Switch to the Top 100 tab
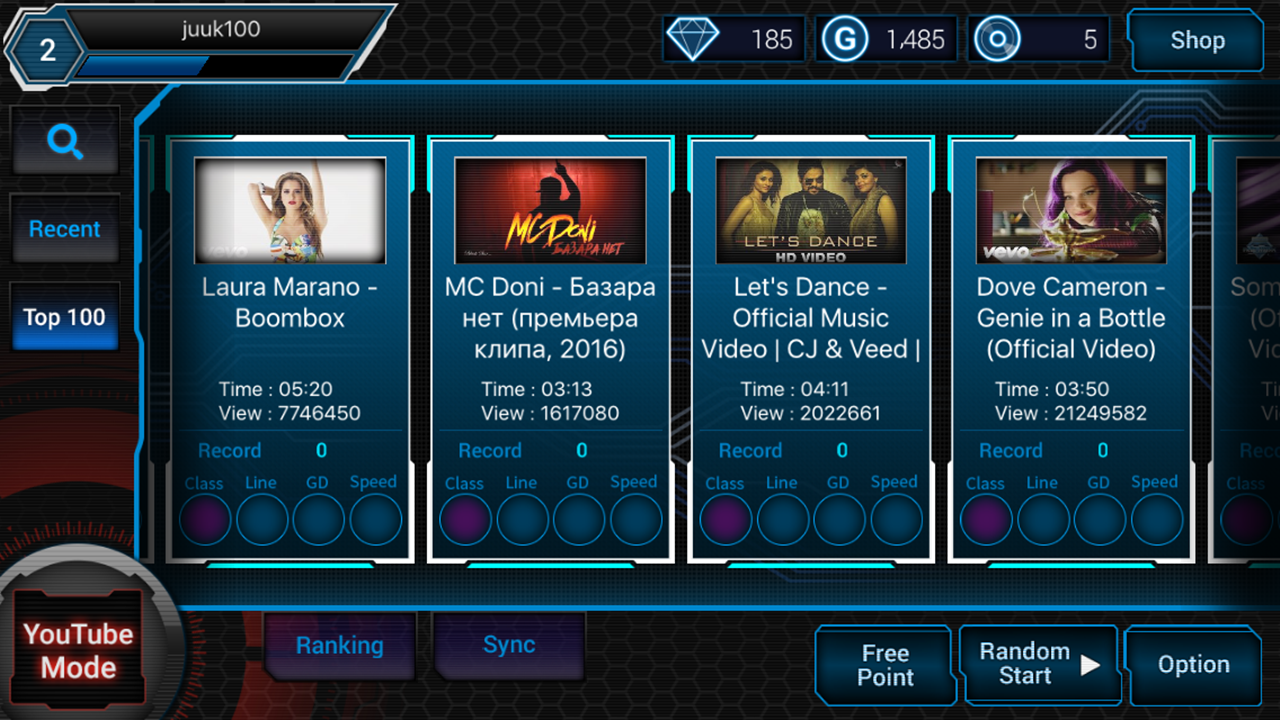 click(x=64, y=316)
